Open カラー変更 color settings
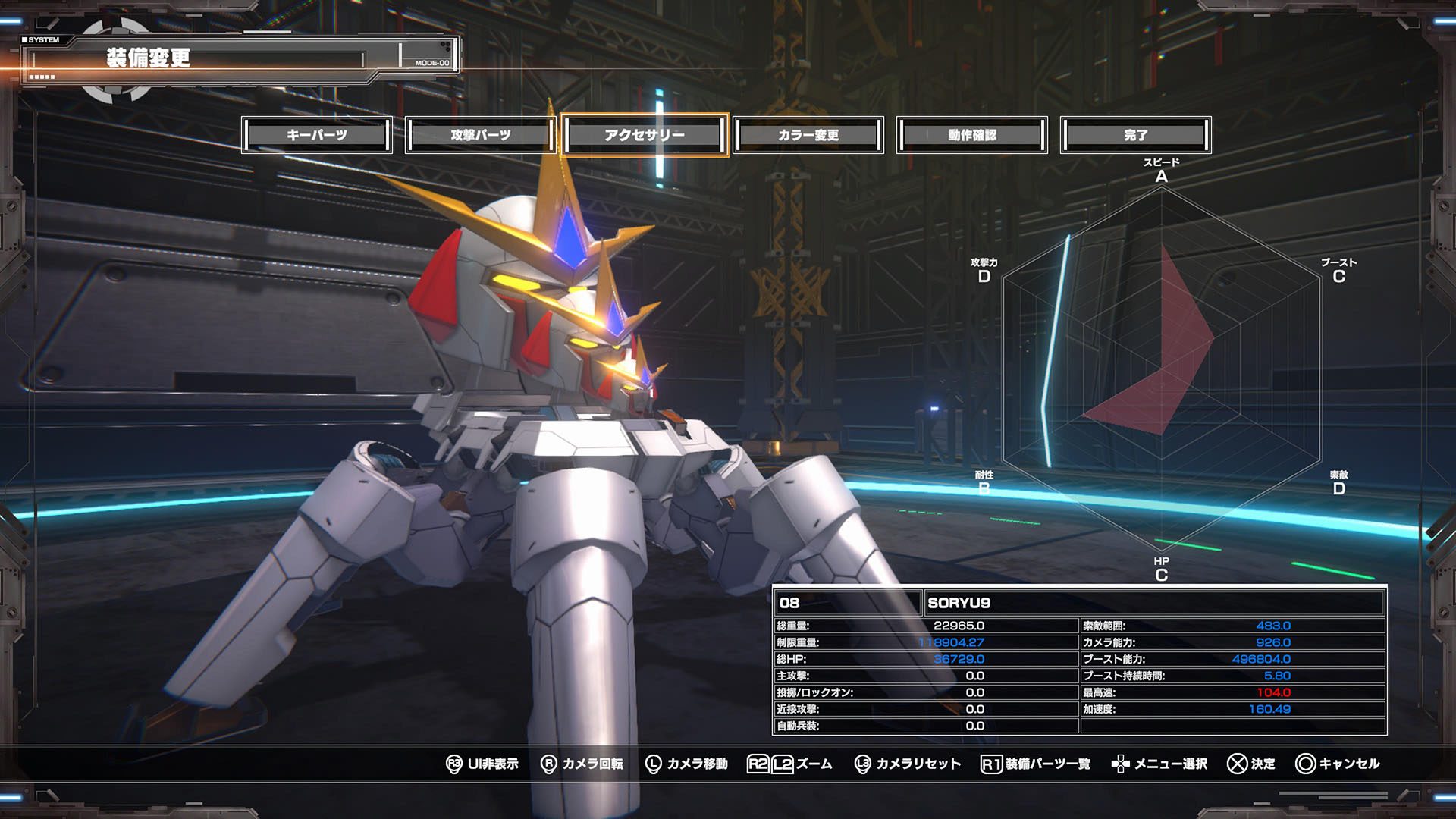The image size is (1456, 819). [808, 135]
